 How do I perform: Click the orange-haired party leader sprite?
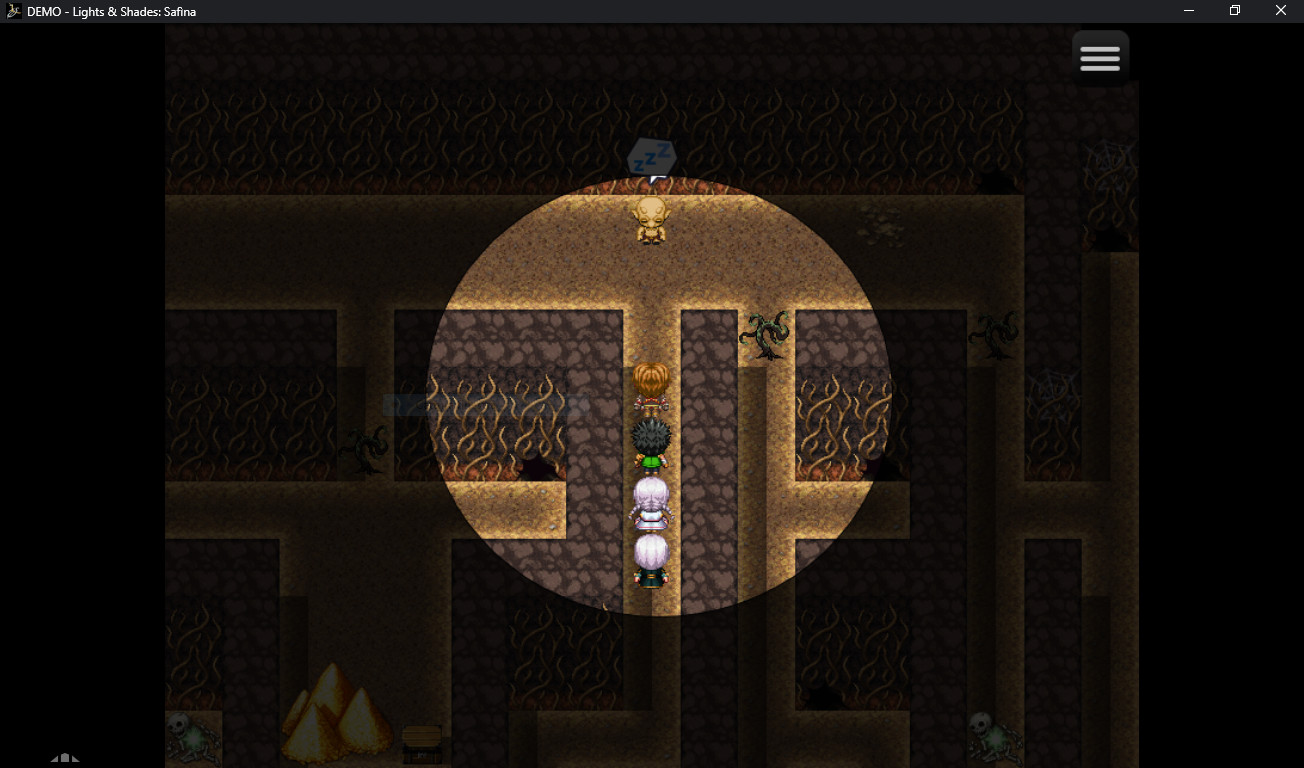pyautogui.click(x=651, y=385)
